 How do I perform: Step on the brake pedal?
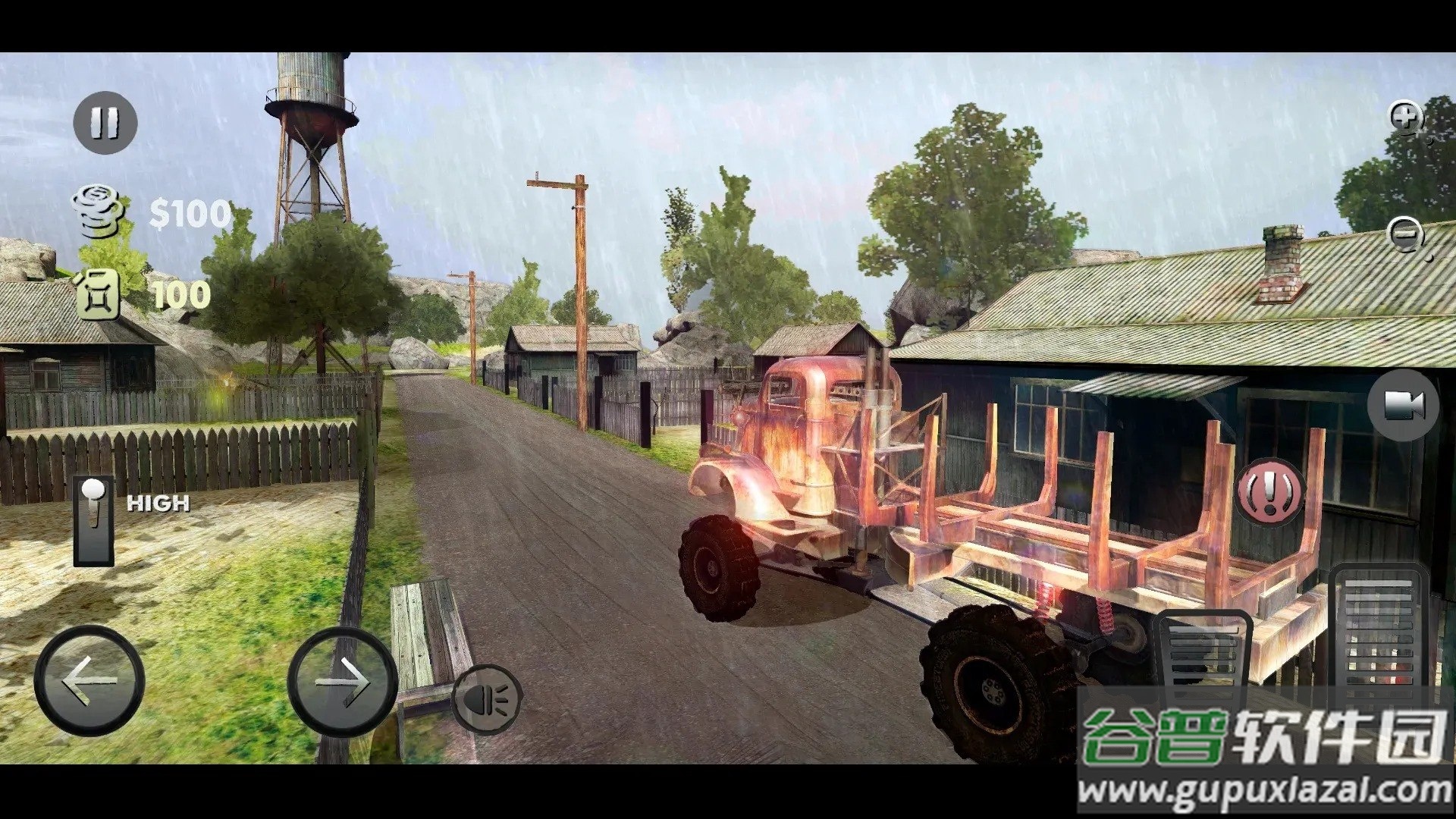(x=1200, y=654)
